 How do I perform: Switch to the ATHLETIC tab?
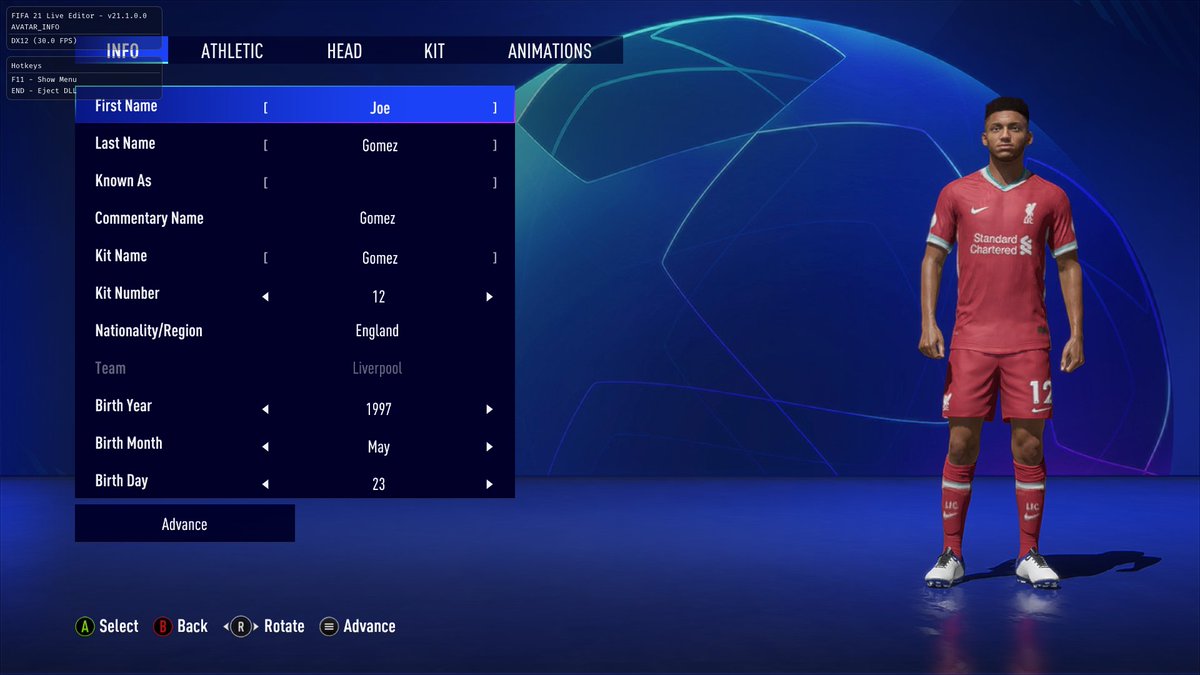tap(232, 51)
